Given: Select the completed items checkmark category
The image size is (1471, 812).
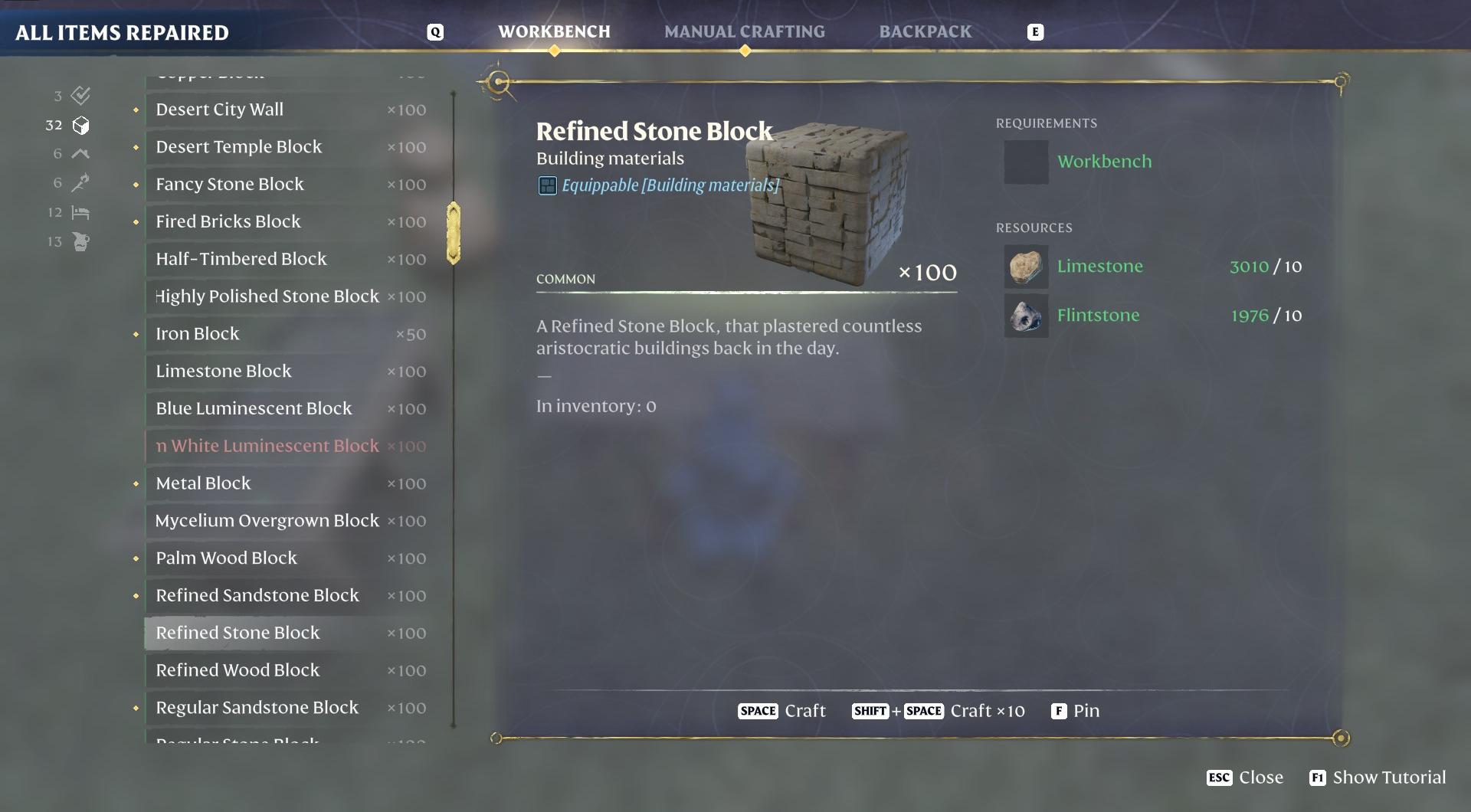Looking at the screenshot, I should [x=79, y=96].
